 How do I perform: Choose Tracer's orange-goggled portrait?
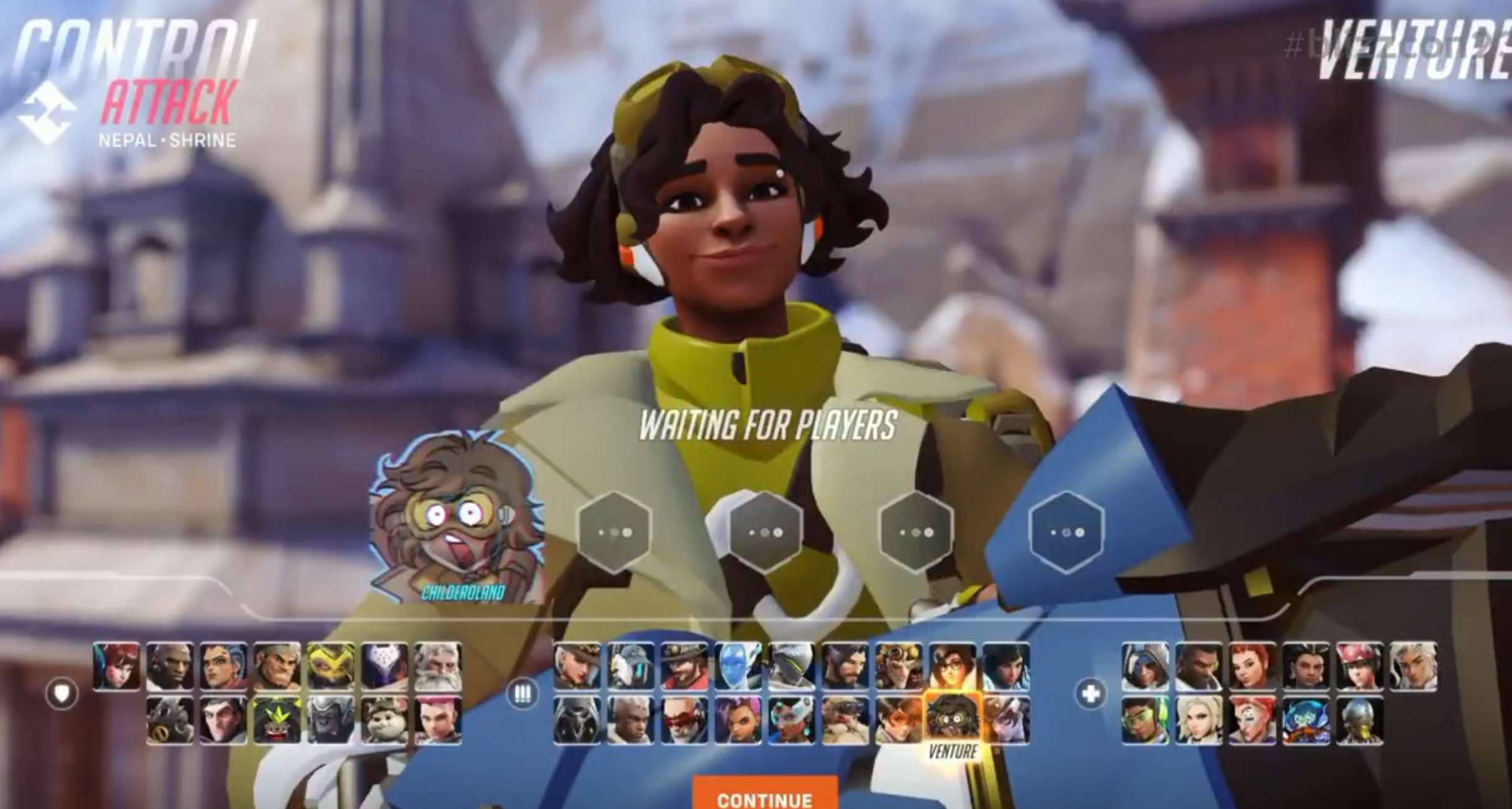pos(899,720)
